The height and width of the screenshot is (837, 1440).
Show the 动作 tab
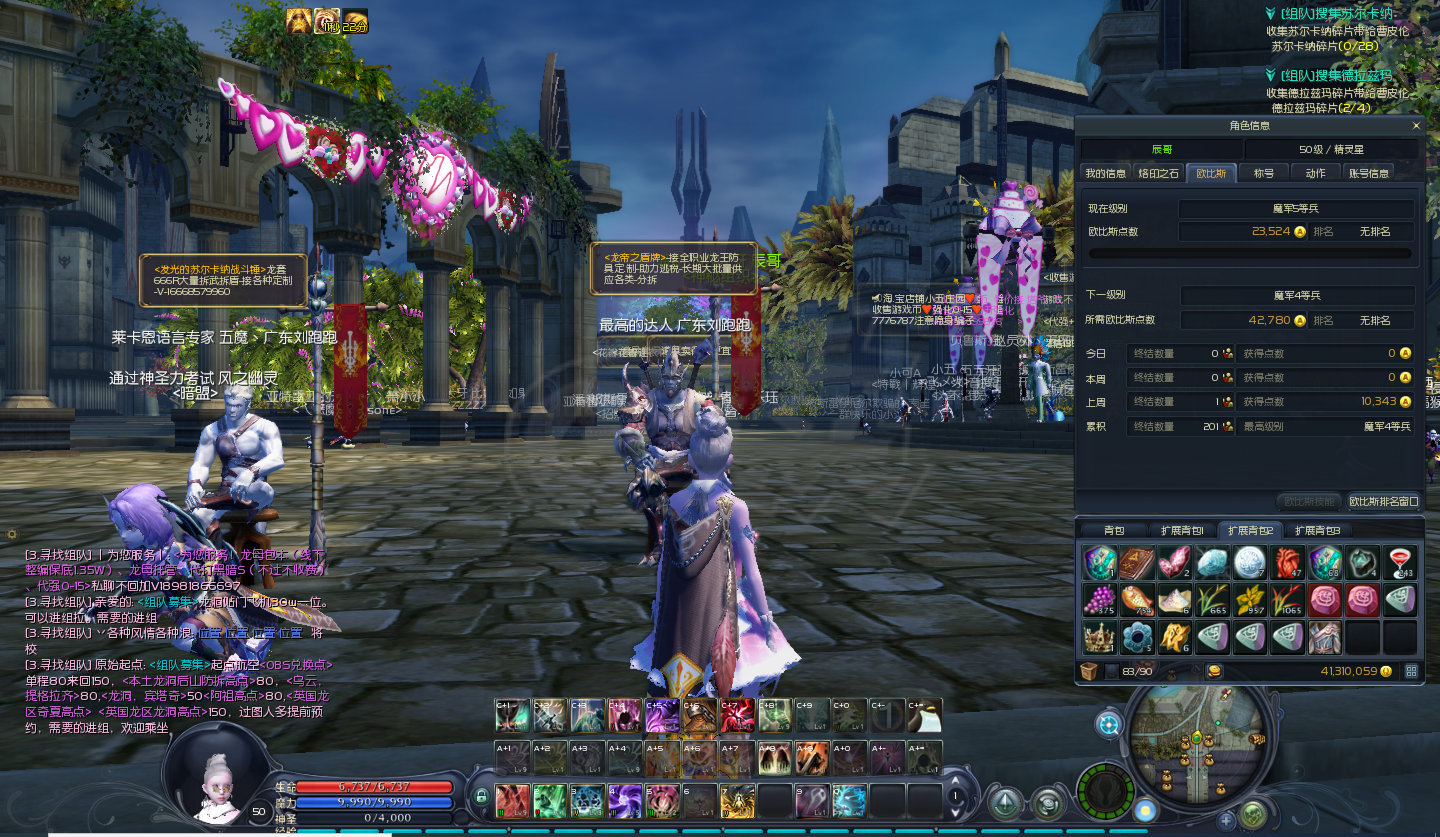tap(1316, 173)
